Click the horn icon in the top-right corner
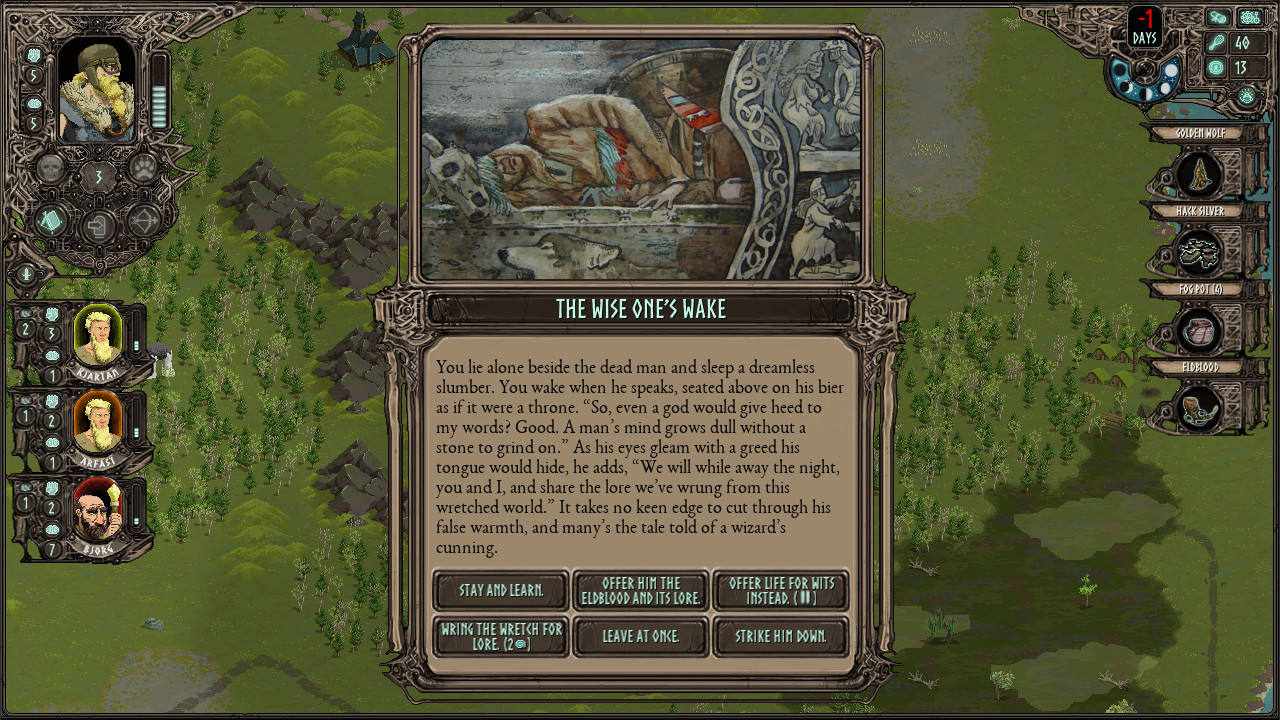 [x=1217, y=17]
